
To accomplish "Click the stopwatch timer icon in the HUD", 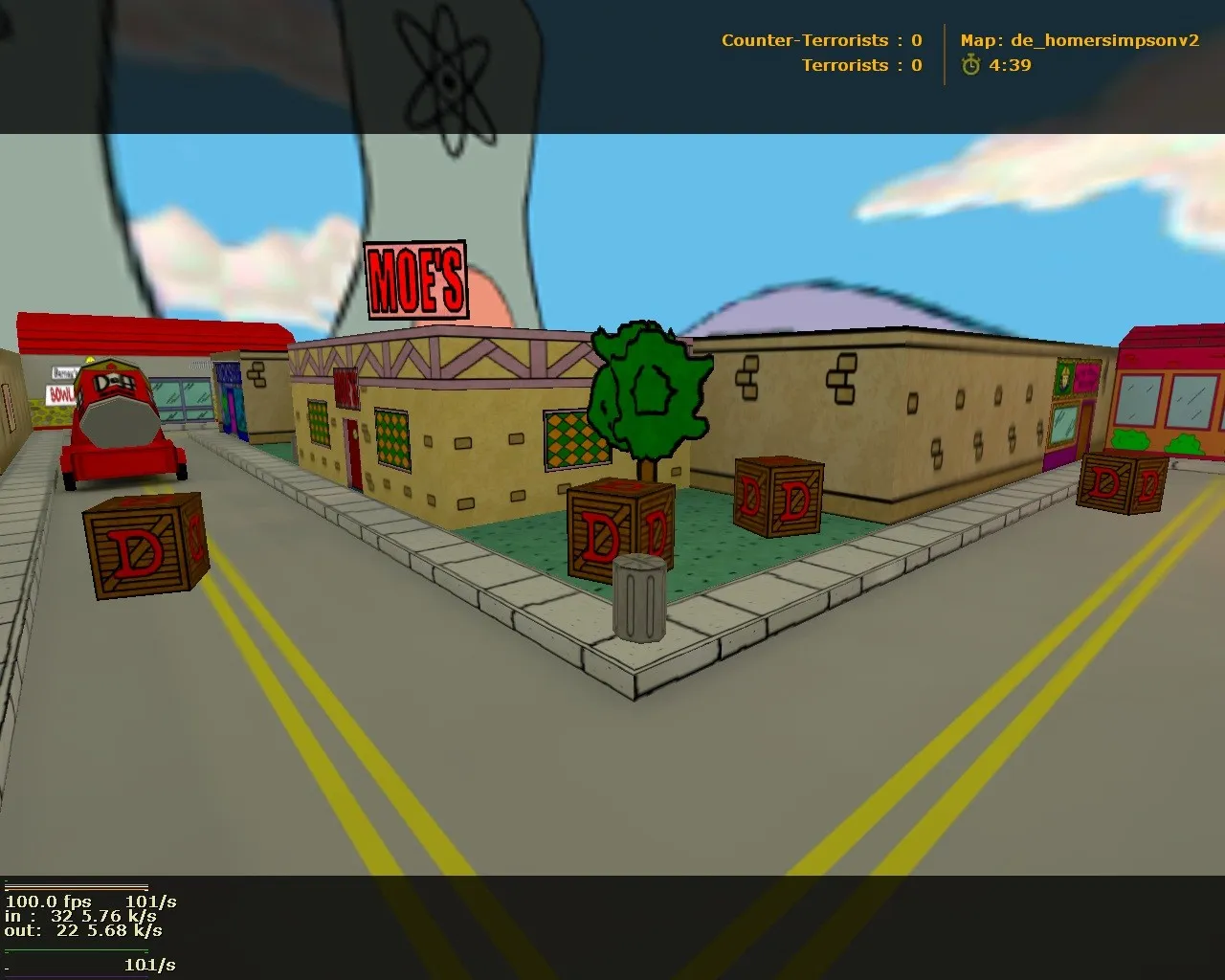I will 970,66.
